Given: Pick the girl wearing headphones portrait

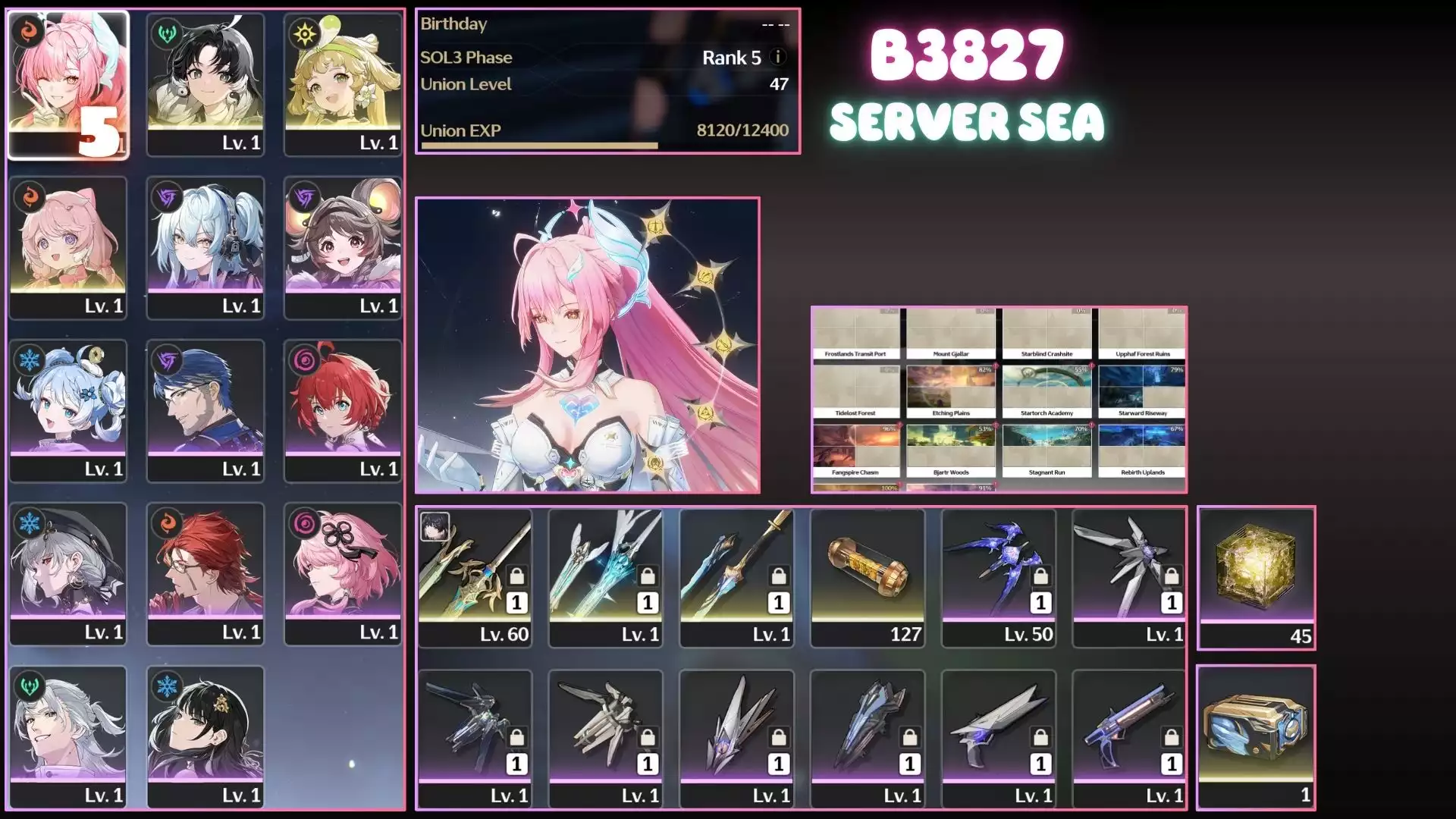Looking at the screenshot, I should tap(206, 246).
